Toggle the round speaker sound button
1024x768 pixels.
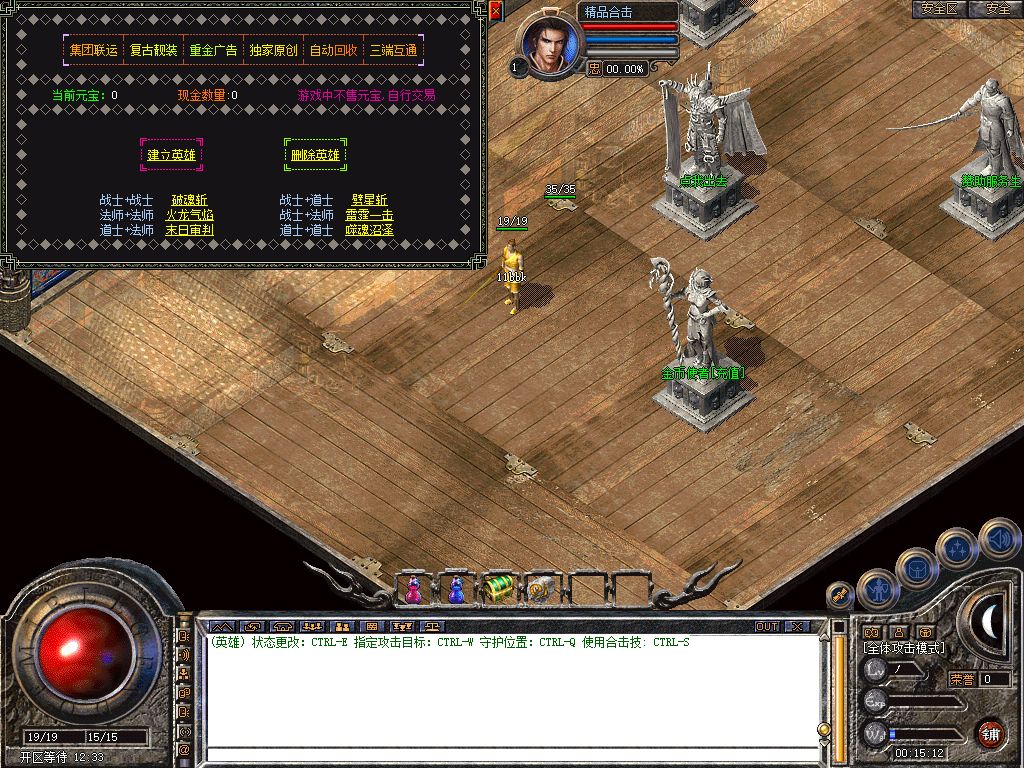[x=998, y=539]
